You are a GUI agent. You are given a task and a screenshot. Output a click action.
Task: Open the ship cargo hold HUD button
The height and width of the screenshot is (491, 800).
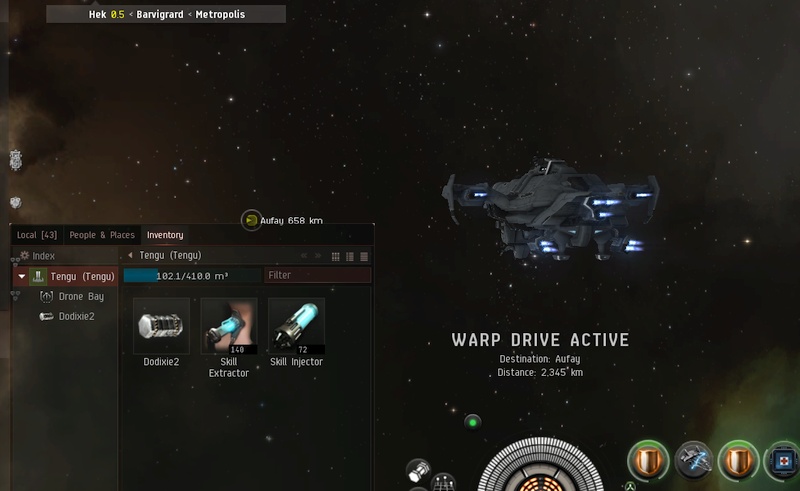coord(420,470)
